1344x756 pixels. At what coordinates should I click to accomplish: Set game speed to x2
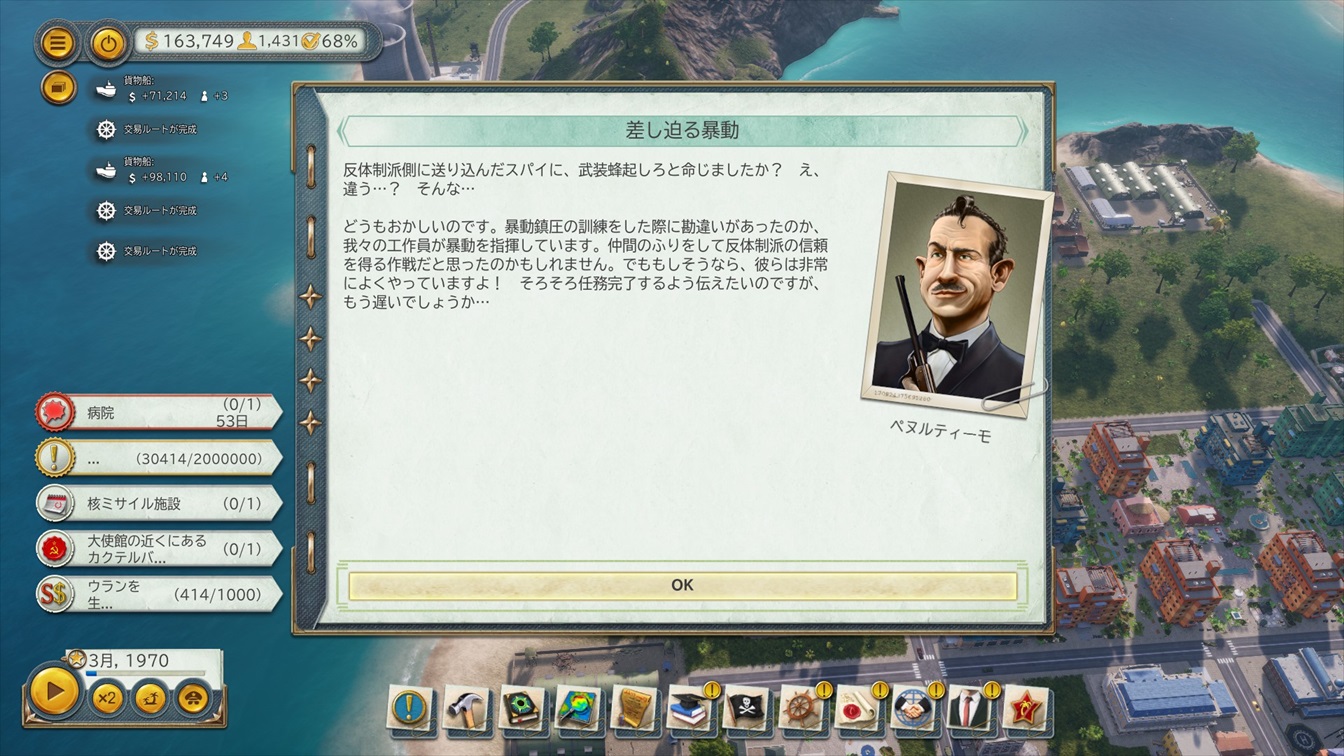click(108, 697)
